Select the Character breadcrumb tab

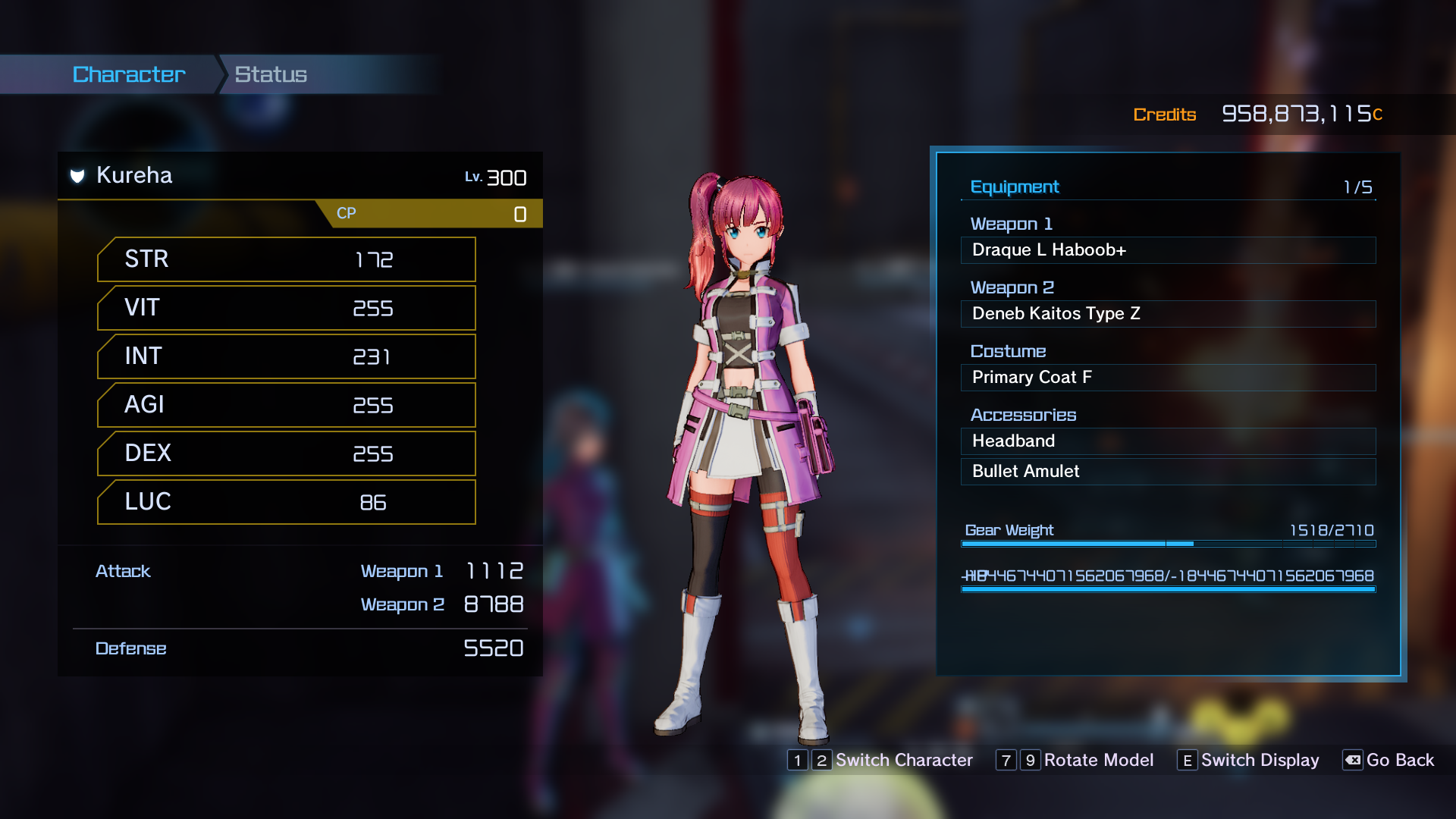point(129,74)
